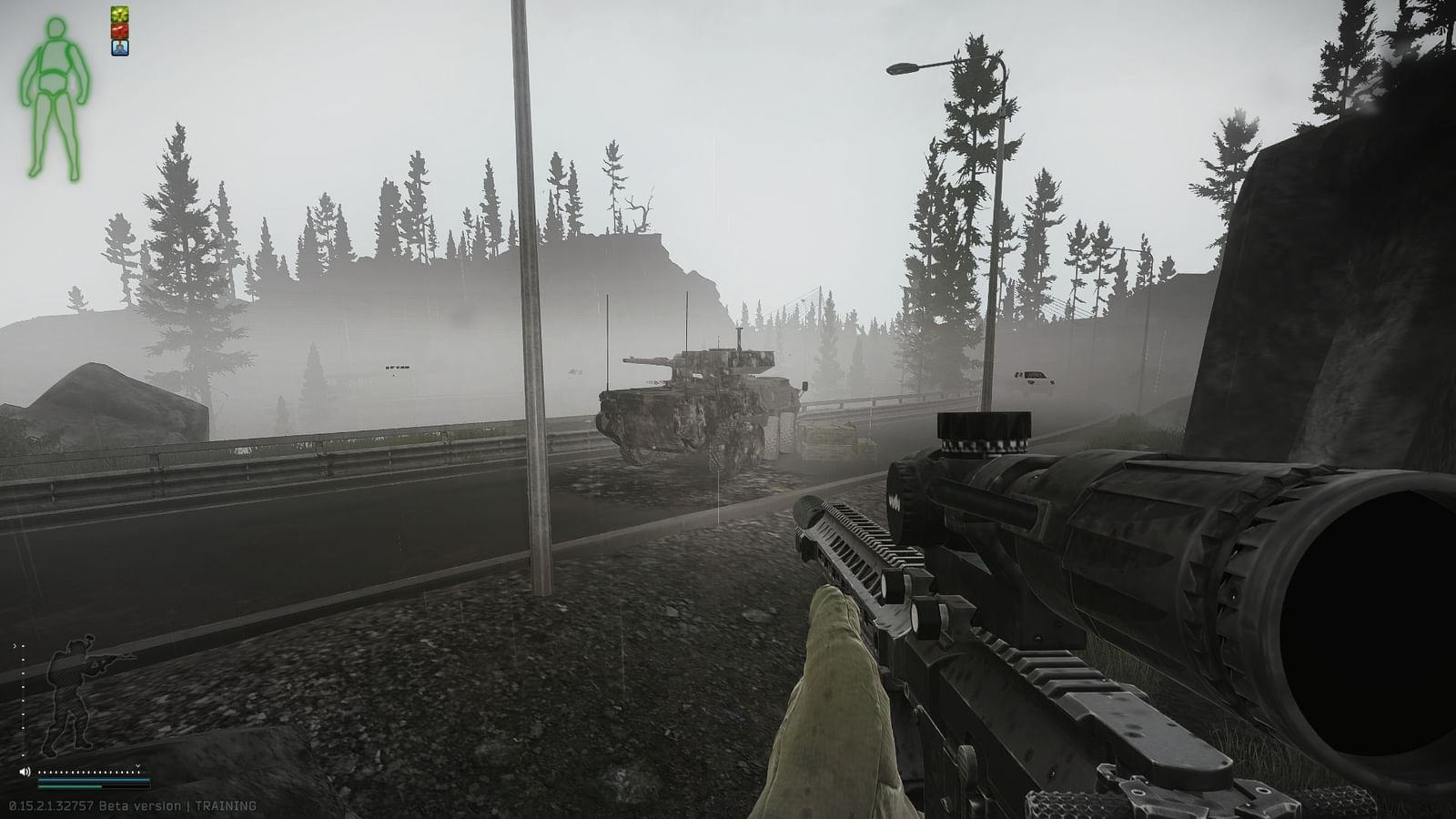Click the green energy bar below stamina
1456x819 pixels.
click(69, 786)
